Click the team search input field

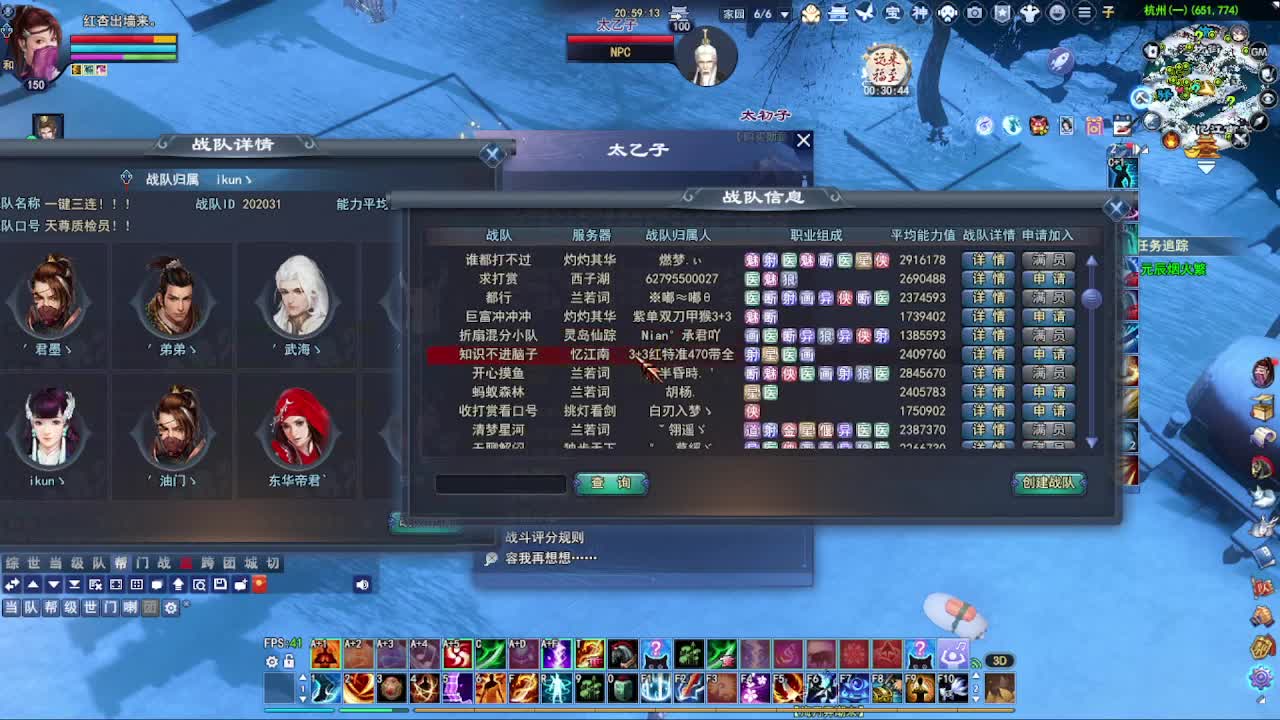point(500,484)
